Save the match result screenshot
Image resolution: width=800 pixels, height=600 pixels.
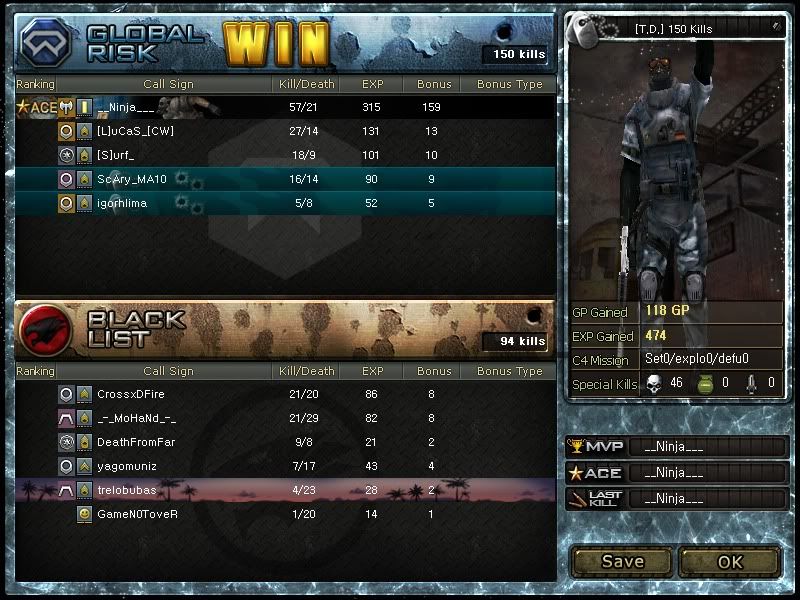click(x=622, y=561)
